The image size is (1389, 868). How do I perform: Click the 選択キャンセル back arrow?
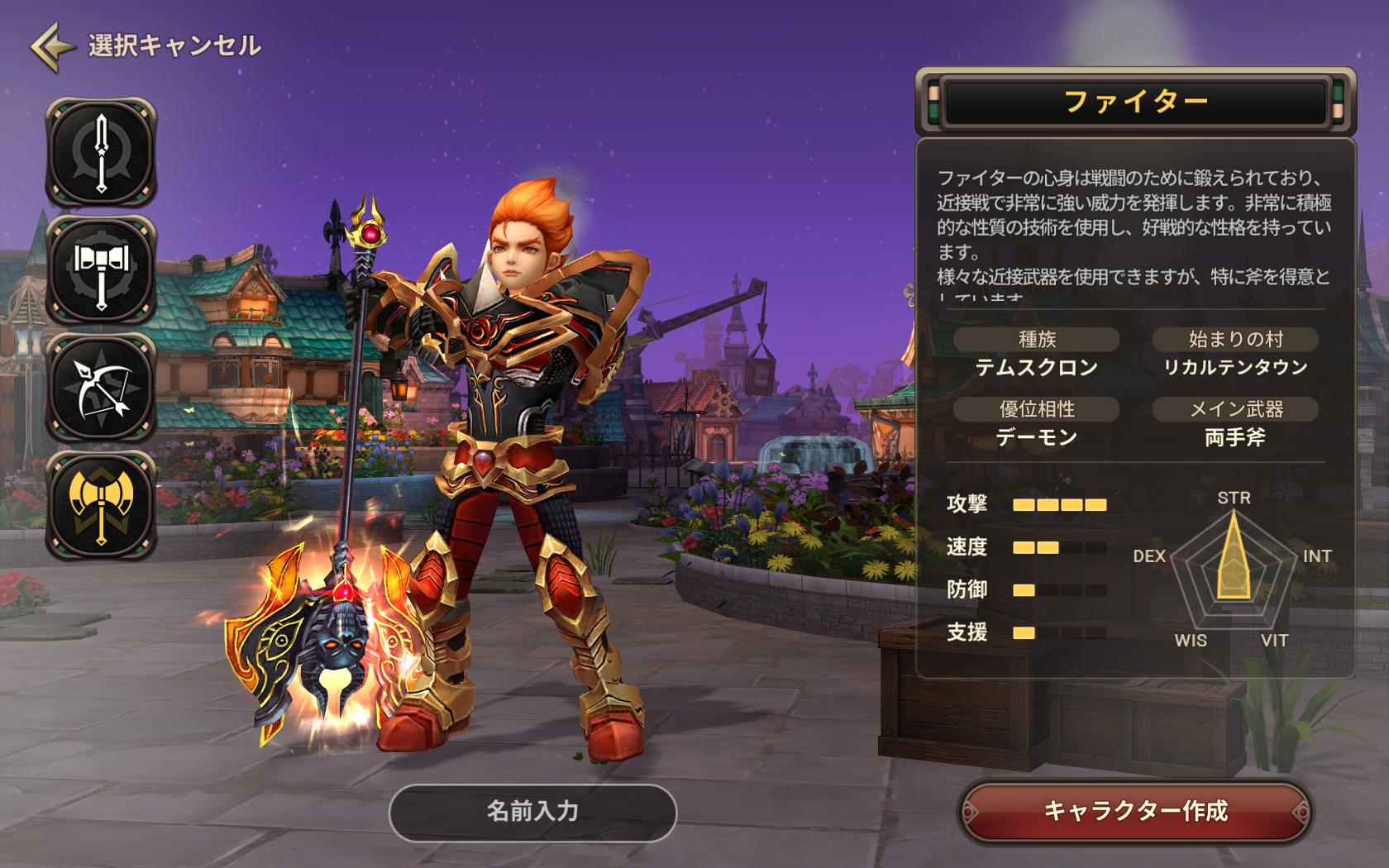[x=51, y=46]
